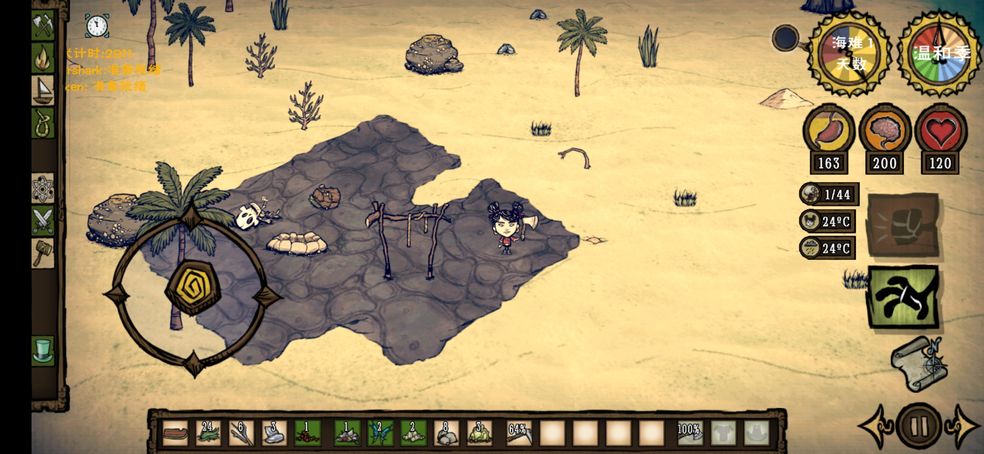This screenshot has width=984, height=454.
Task: Select the equipped axe at 100%
Action: [x=689, y=433]
